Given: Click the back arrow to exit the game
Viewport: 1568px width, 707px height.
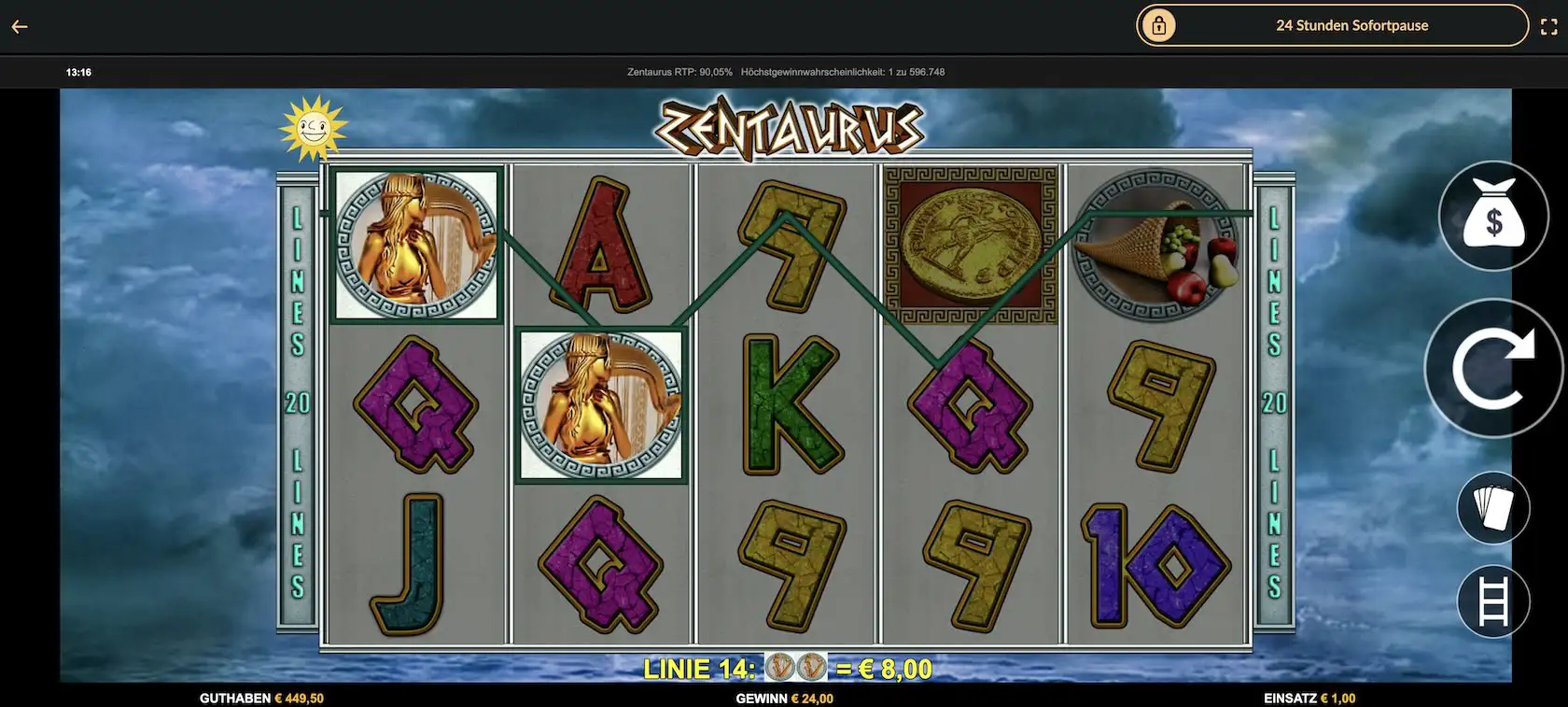Looking at the screenshot, I should 17,25.
